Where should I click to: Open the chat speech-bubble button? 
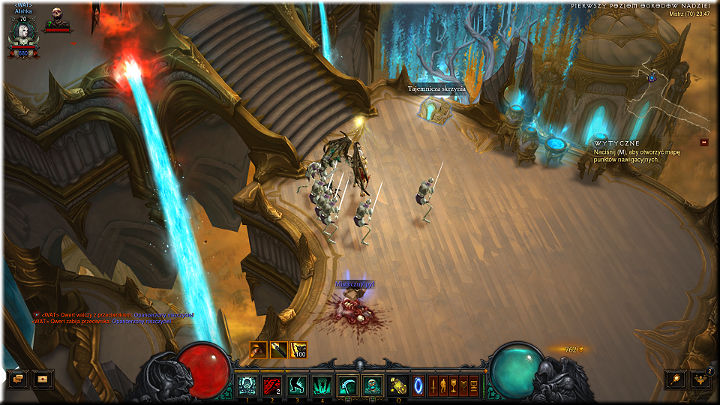(x=17, y=379)
